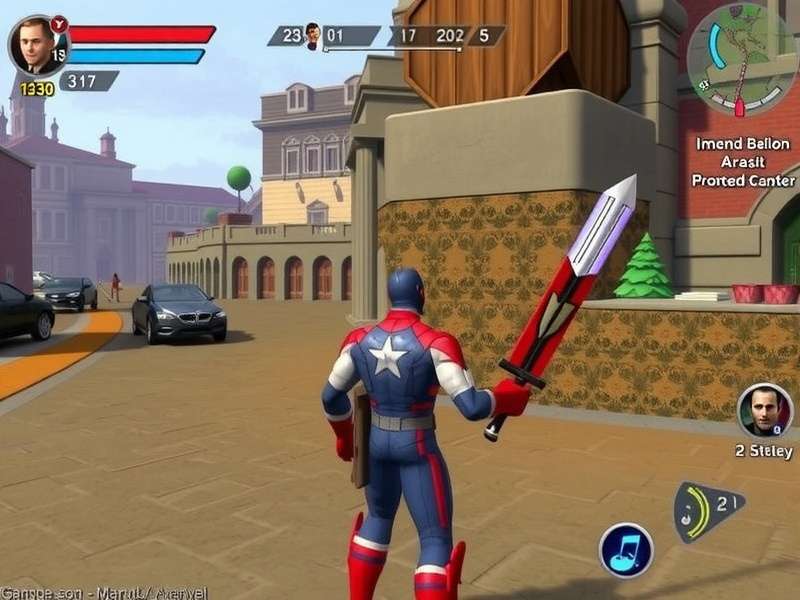Click the player portrait in the corner
Image resolution: width=800 pixels, height=600 pixels.
coord(38,45)
